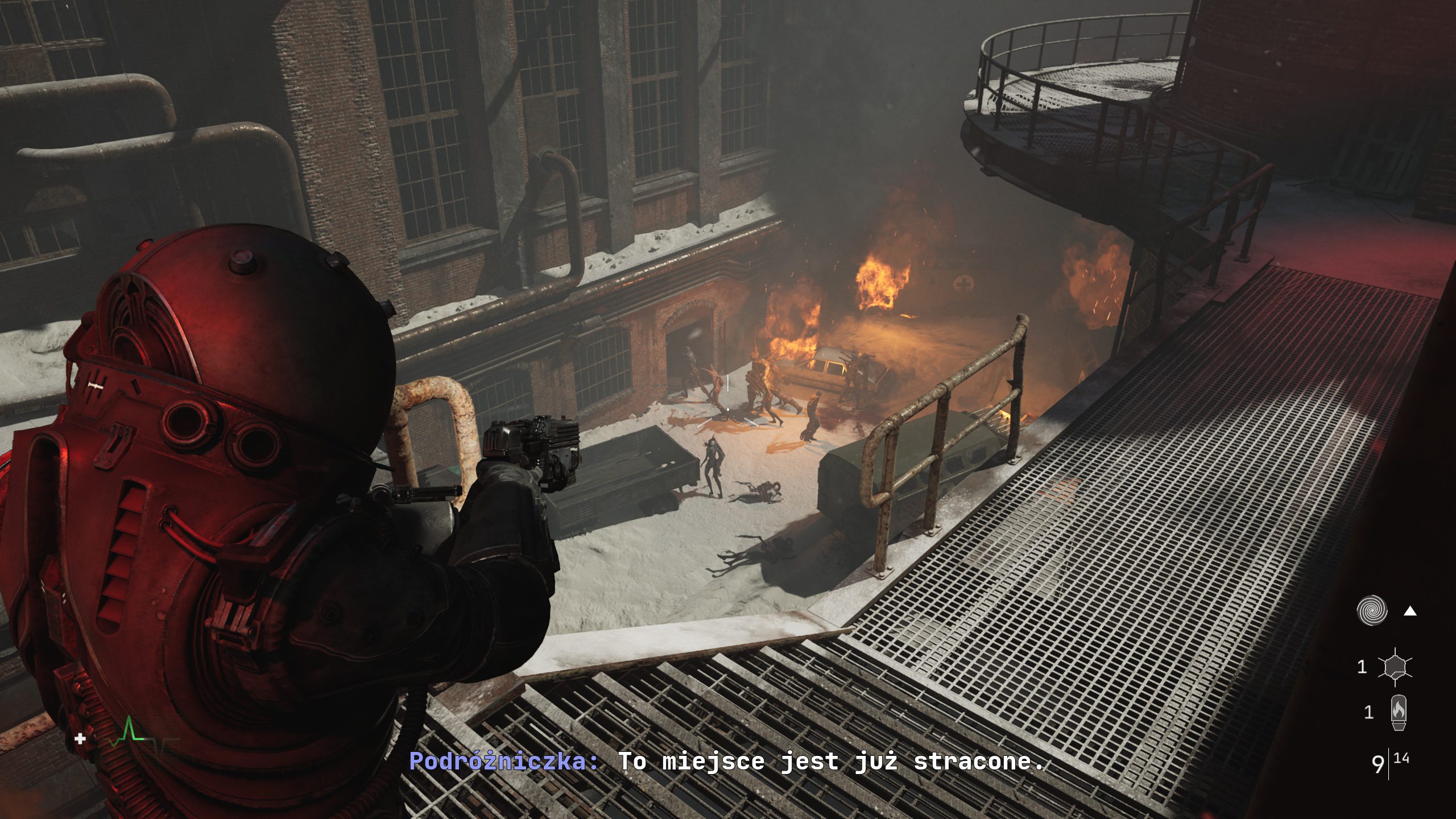The height and width of the screenshot is (819, 1456).
Task: Select the spiral ability icon
Action: click(1372, 611)
